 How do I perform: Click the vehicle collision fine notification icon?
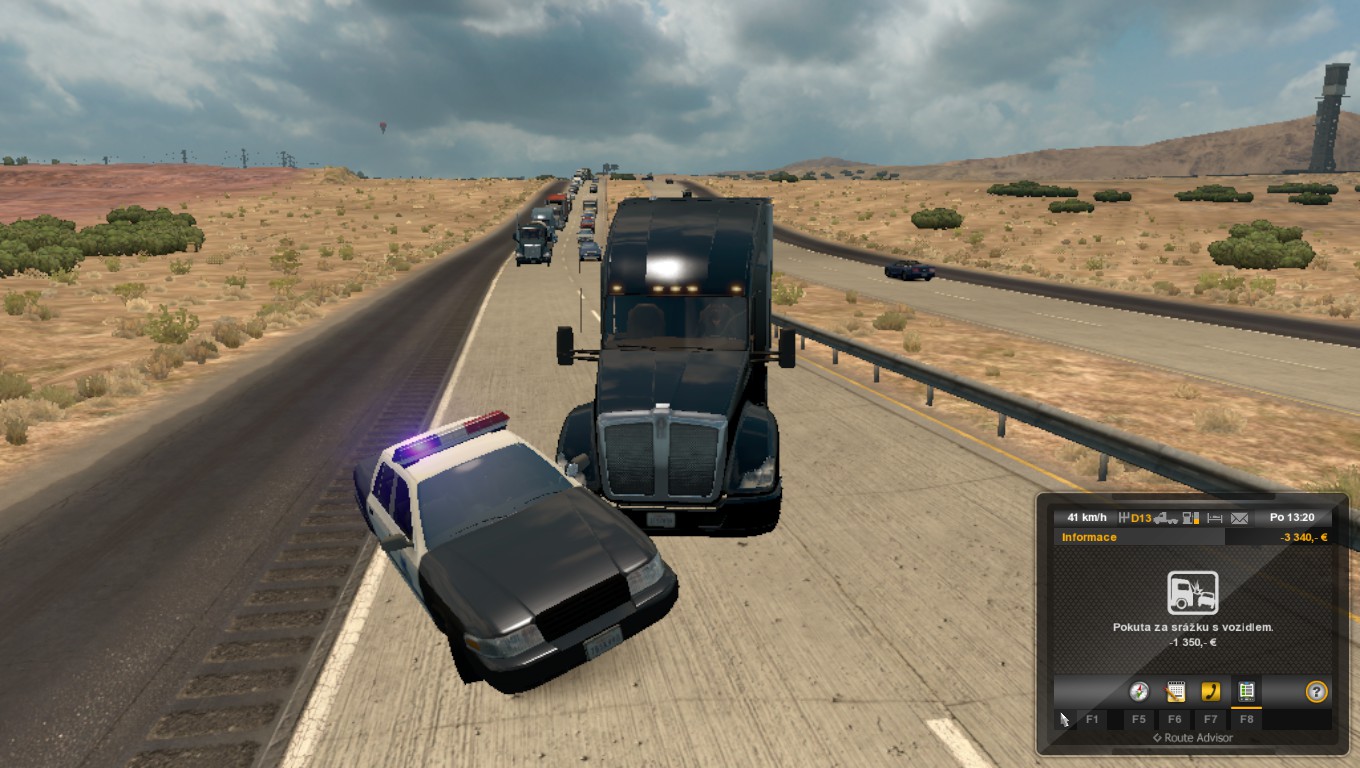pos(1192,593)
